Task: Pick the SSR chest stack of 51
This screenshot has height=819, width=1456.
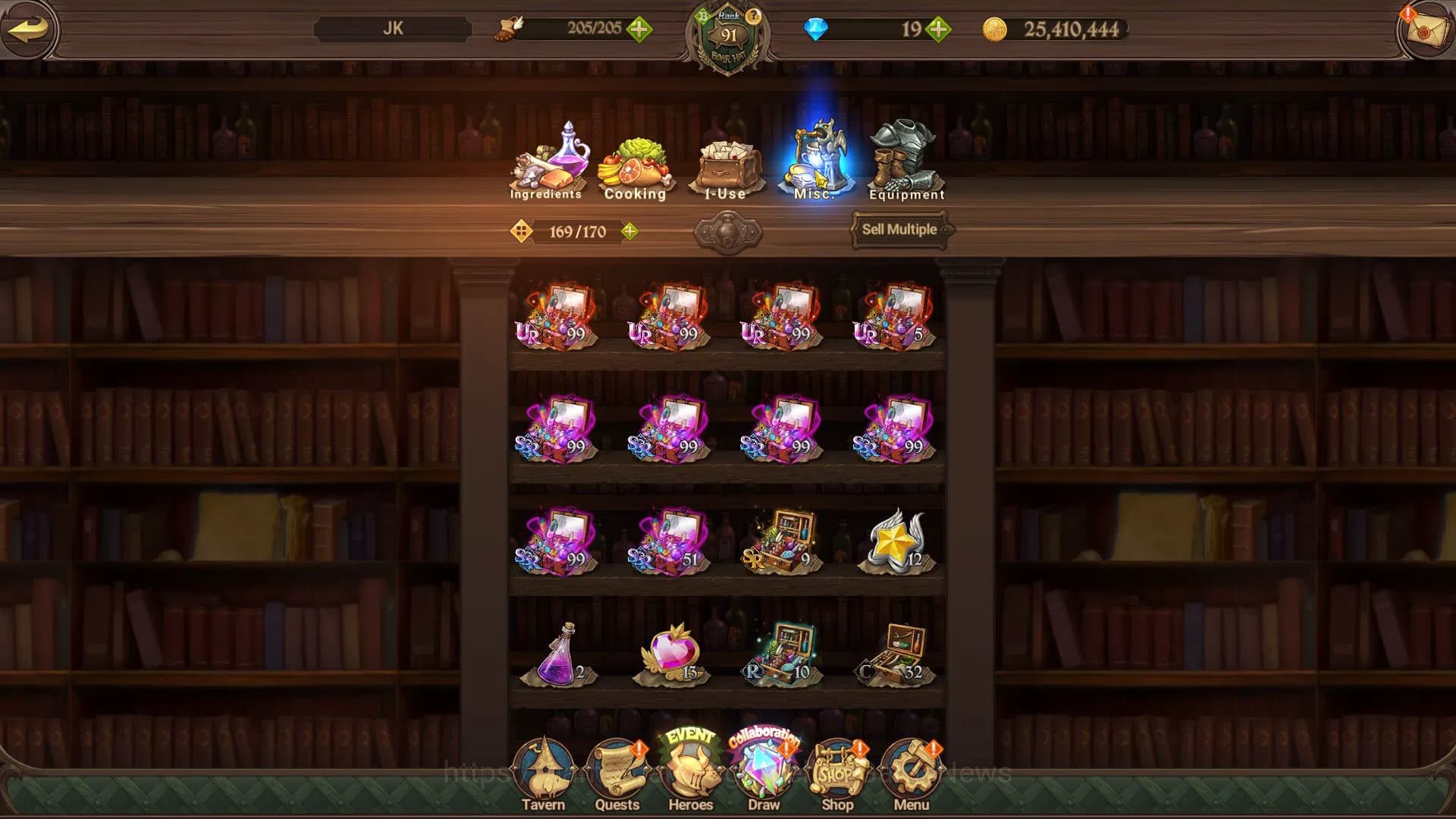Action: [x=669, y=541]
